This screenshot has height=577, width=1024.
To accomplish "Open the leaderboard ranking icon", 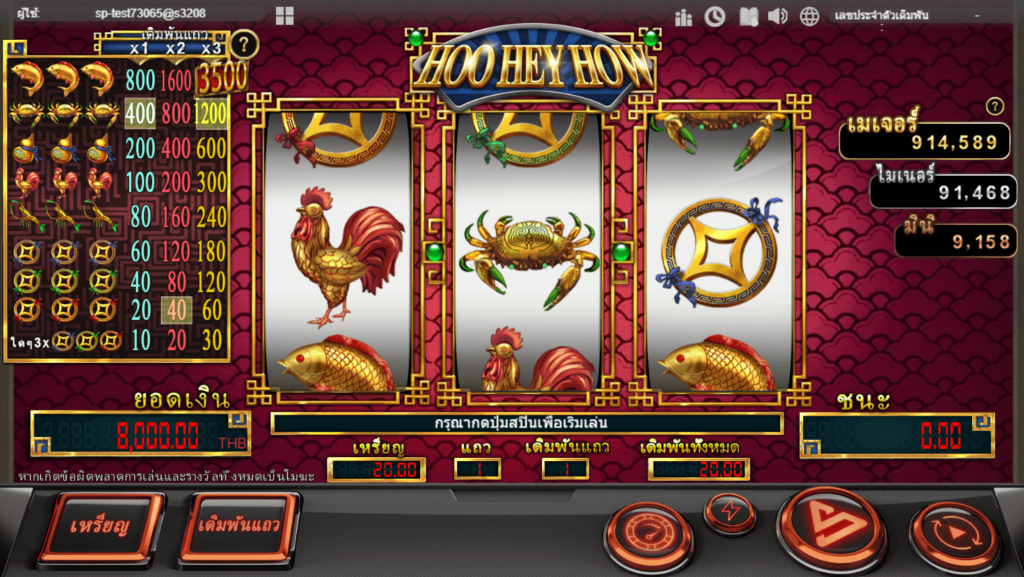I will pyautogui.click(x=684, y=16).
